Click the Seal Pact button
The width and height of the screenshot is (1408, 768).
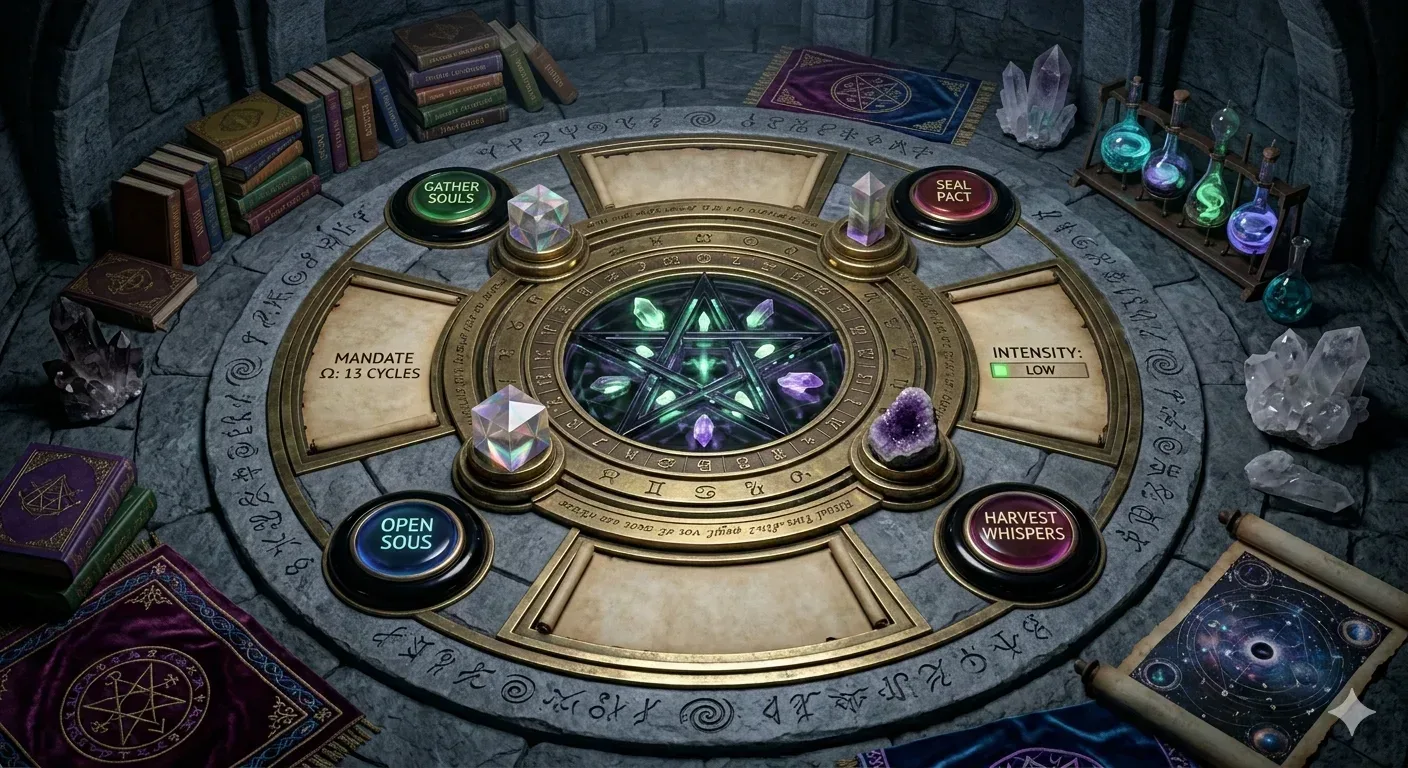tap(952, 198)
